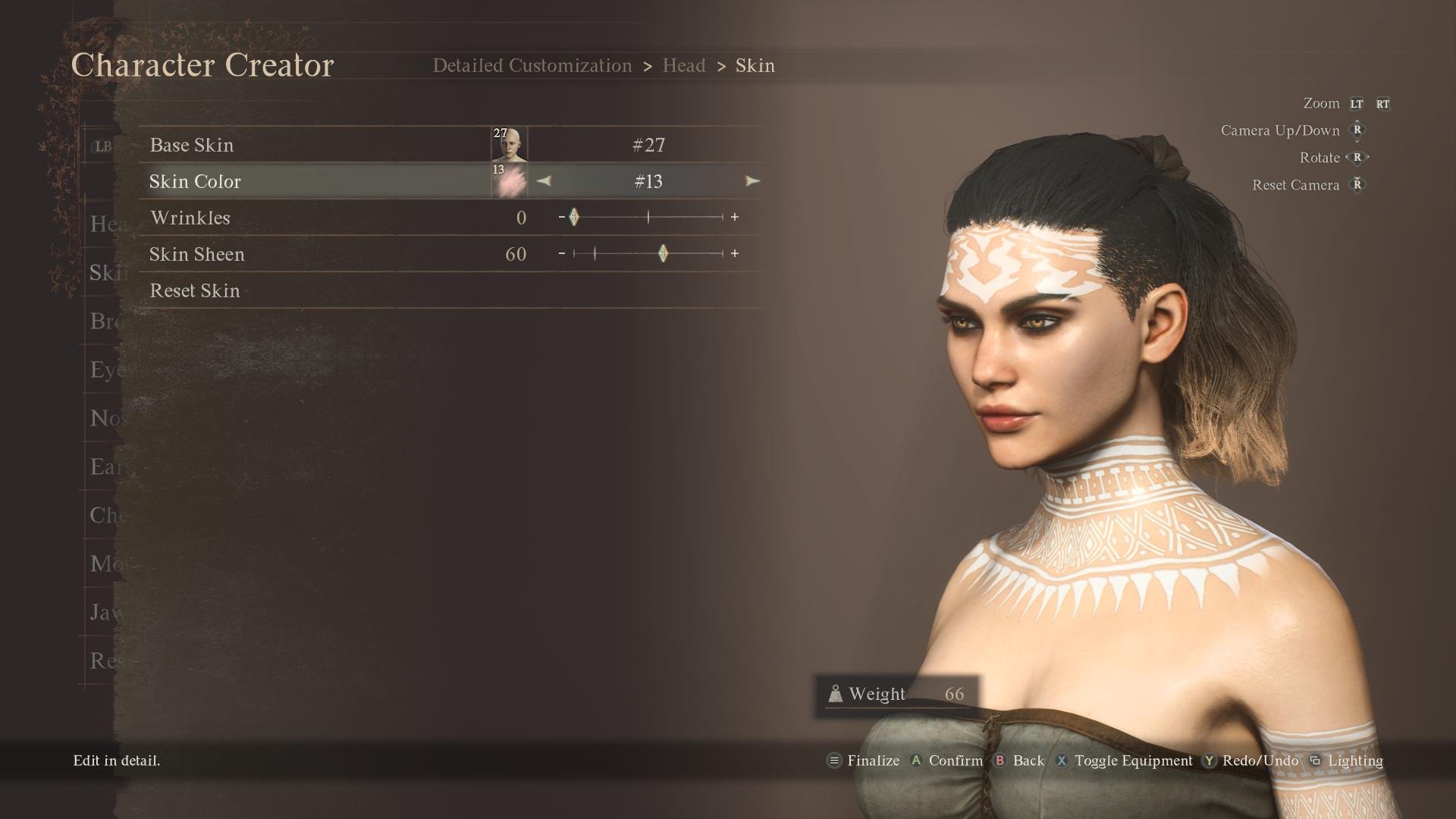Adjust the Skin Sheen slider

(663, 254)
